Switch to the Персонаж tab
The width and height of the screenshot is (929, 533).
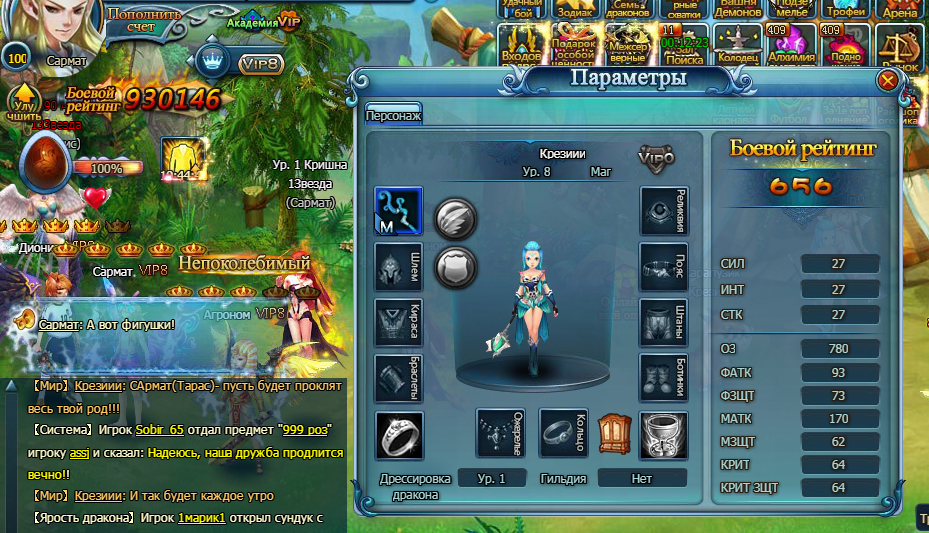click(393, 115)
